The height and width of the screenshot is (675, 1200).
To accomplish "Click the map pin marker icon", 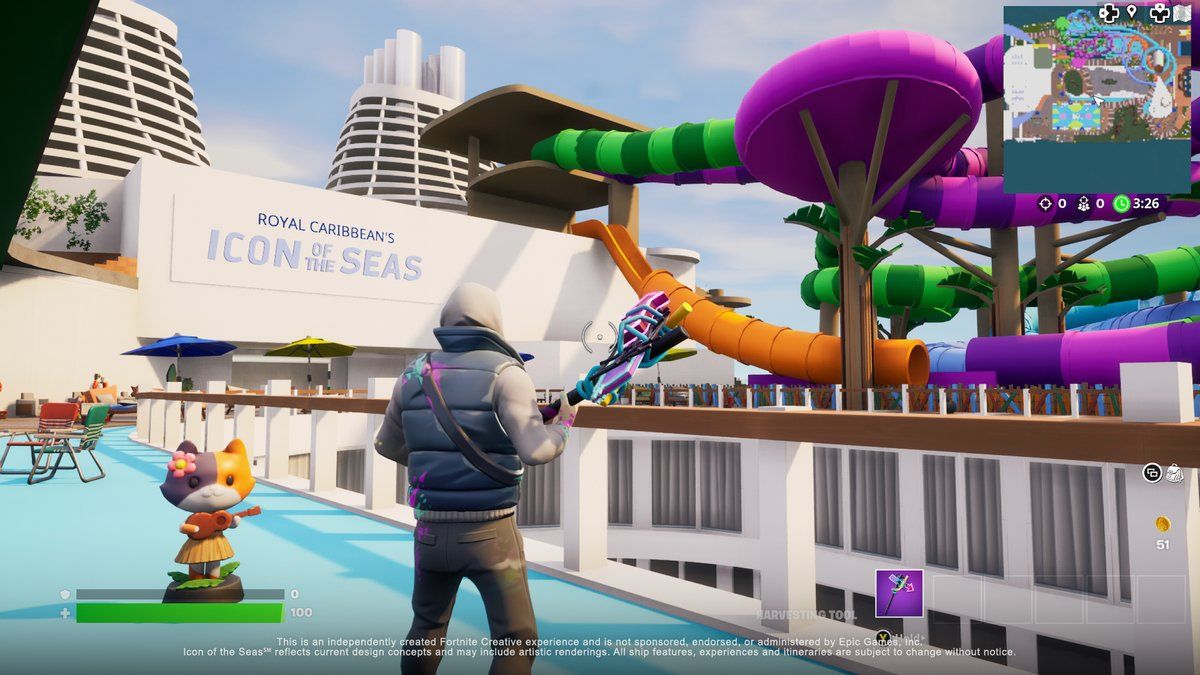I will [x=1132, y=12].
